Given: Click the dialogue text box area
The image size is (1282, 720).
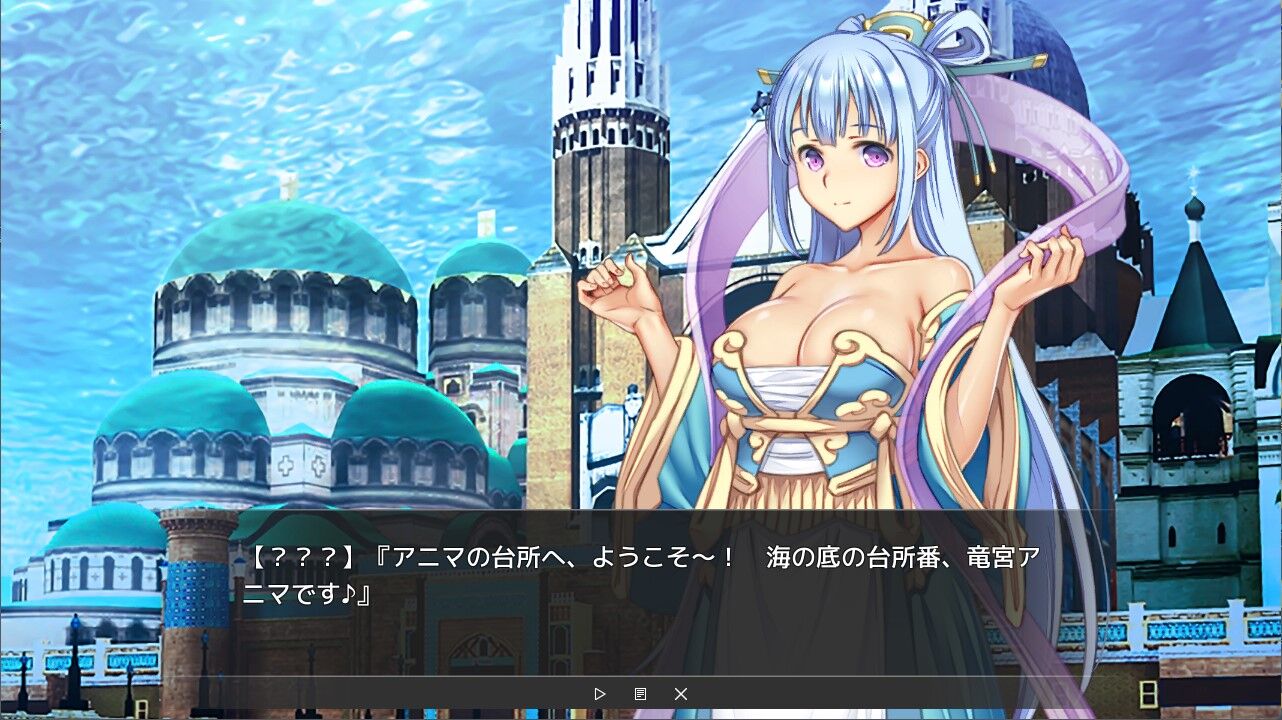Looking at the screenshot, I should pos(640,580).
